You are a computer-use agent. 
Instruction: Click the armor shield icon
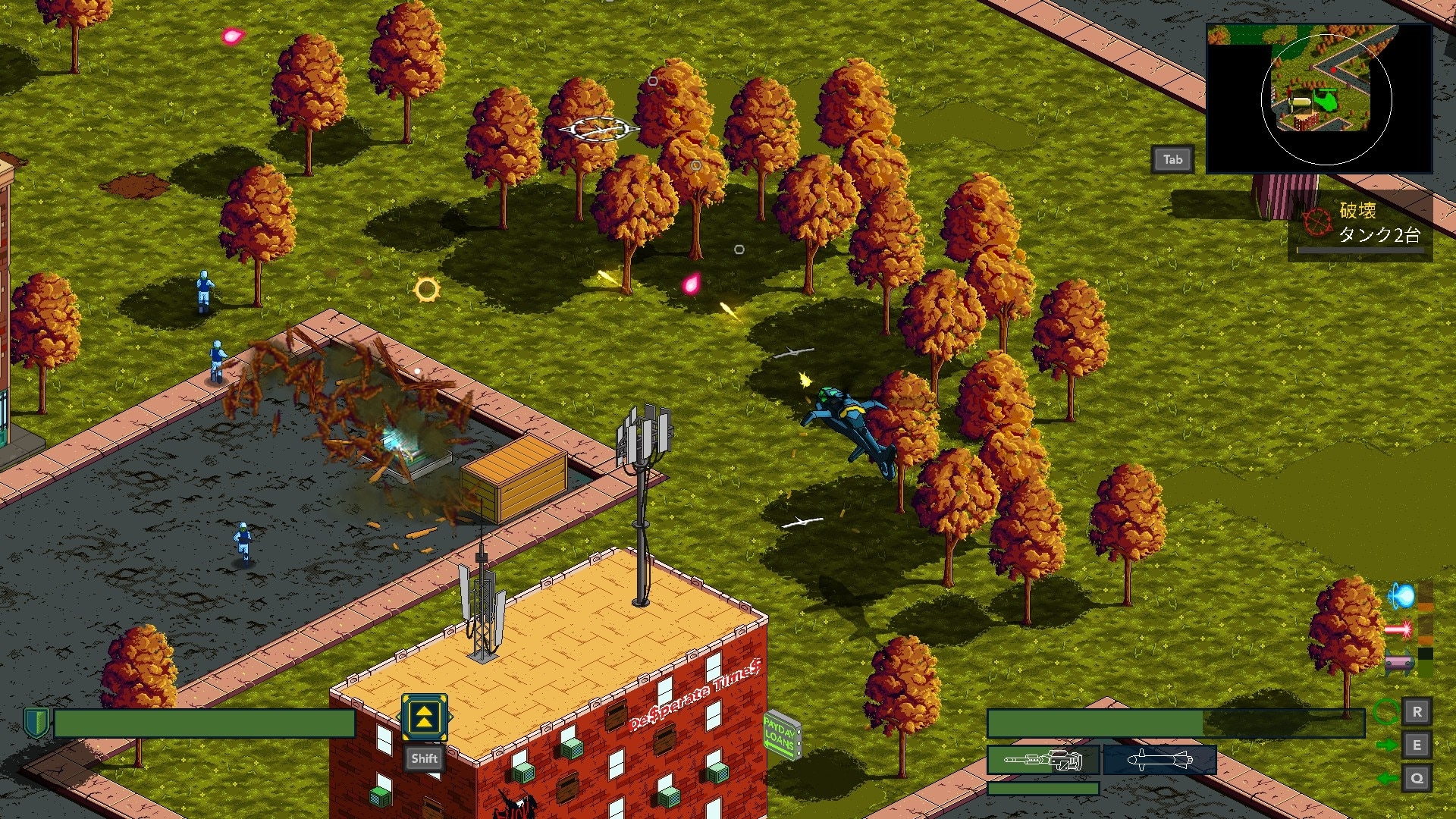(36, 723)
